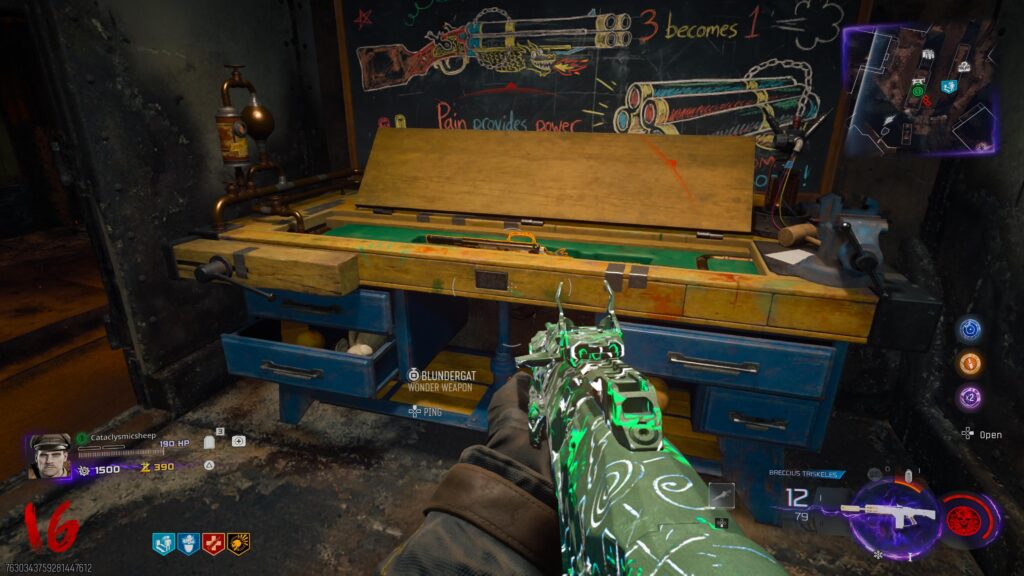Click the orange power-up icon
1024x576 pixels.
tap(969, 363)
